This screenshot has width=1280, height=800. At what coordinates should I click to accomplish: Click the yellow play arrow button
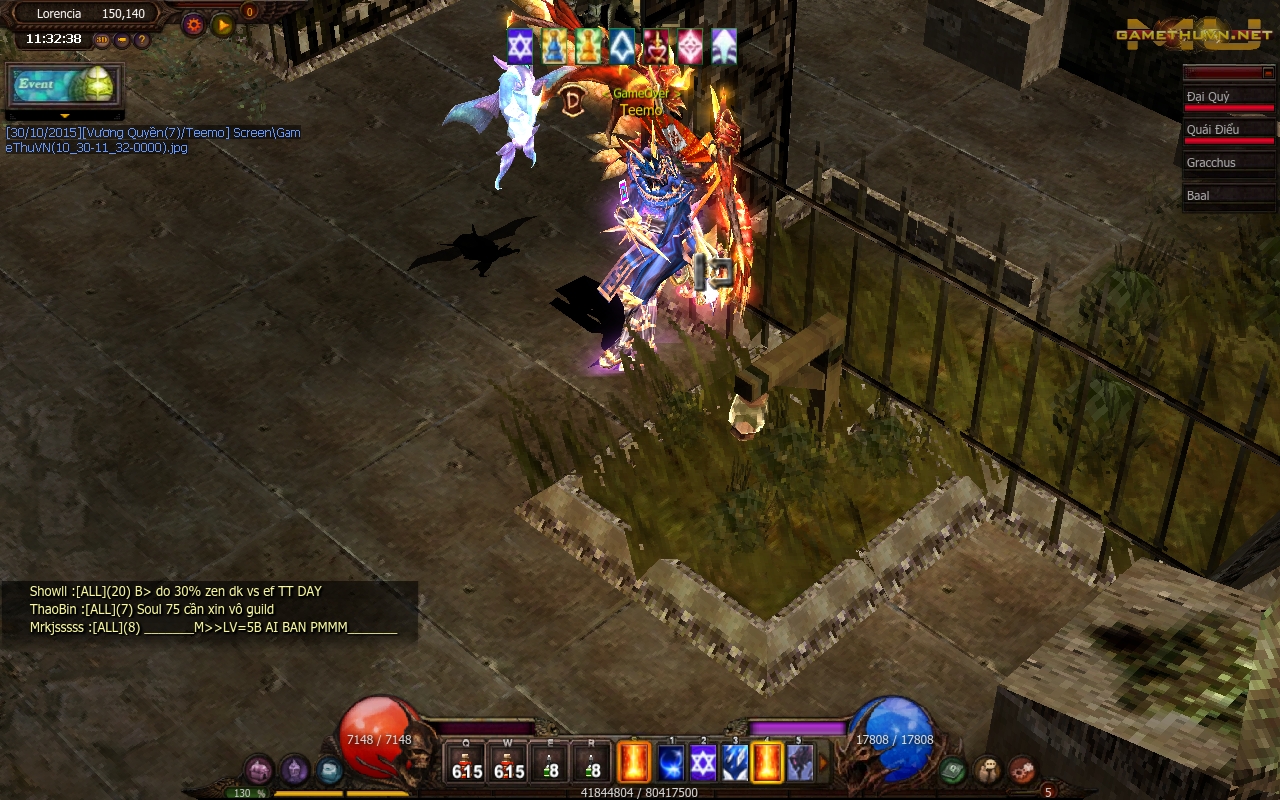[x=222, y=25]
